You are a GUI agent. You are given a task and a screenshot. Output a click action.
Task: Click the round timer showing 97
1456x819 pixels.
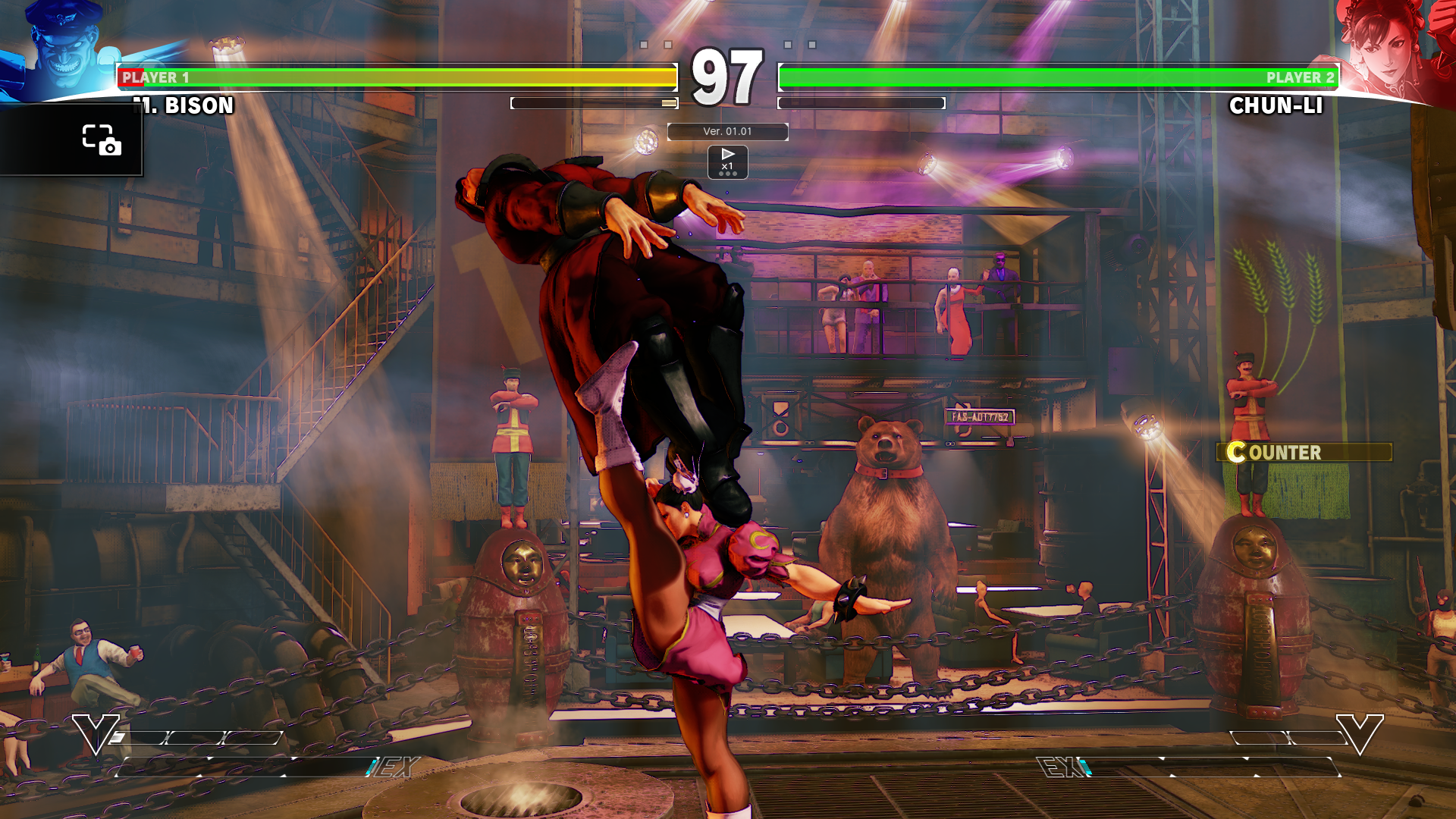(x=727, y=74)
